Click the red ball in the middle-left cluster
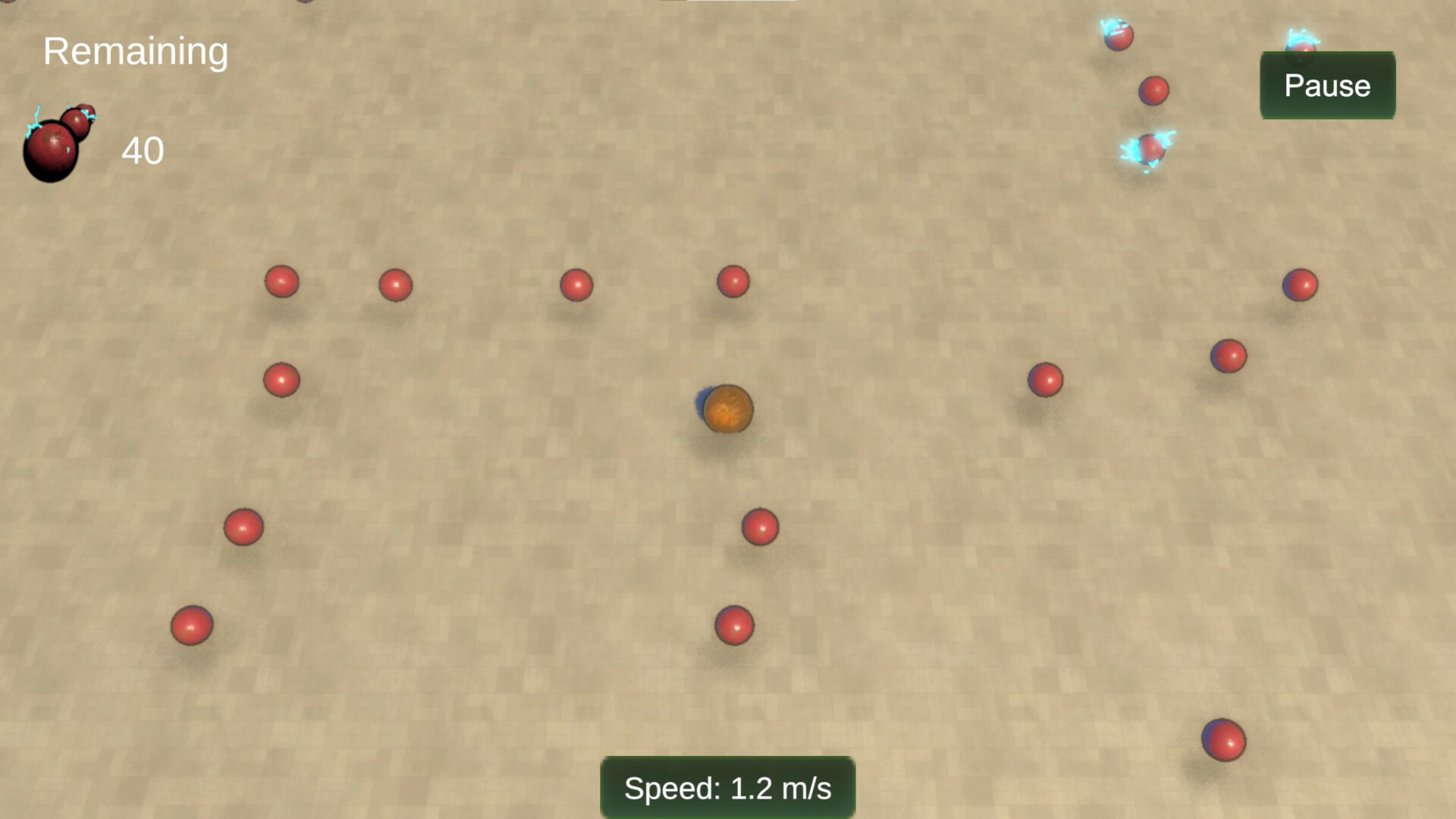This screenshot has height=819, width=1456. [243, 526]
